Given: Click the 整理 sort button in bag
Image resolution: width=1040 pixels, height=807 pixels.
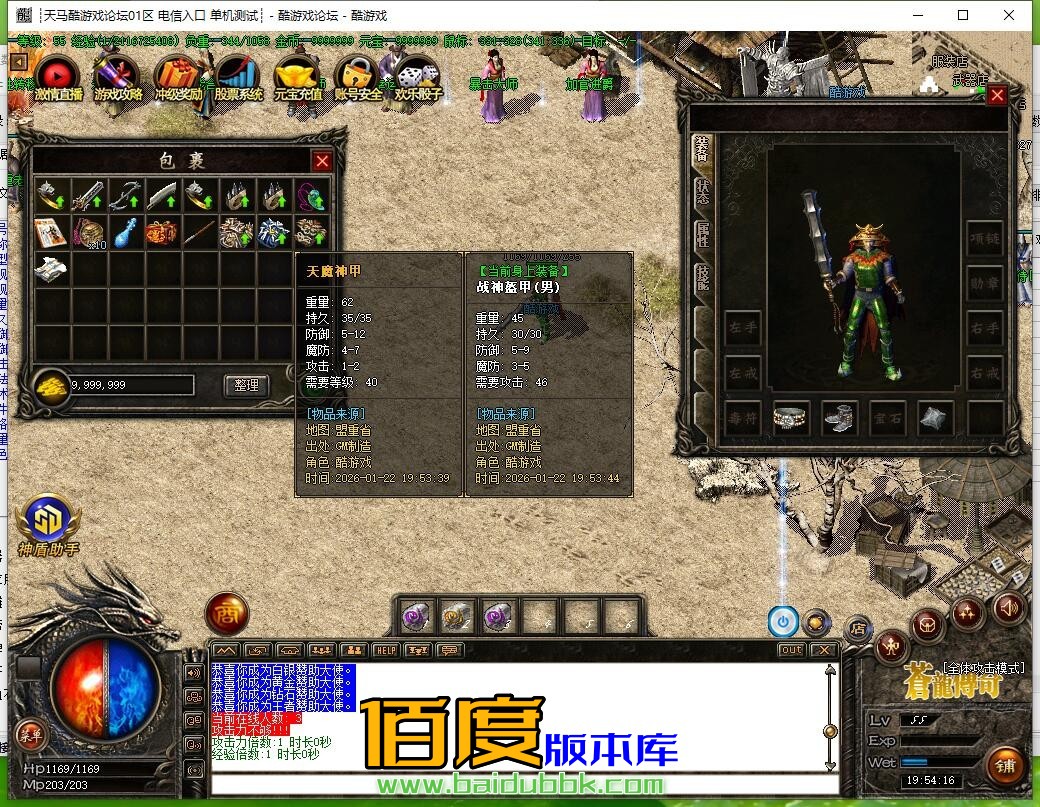Looking at the screenshot, I should pyautogui.click(x=246, y=385).
